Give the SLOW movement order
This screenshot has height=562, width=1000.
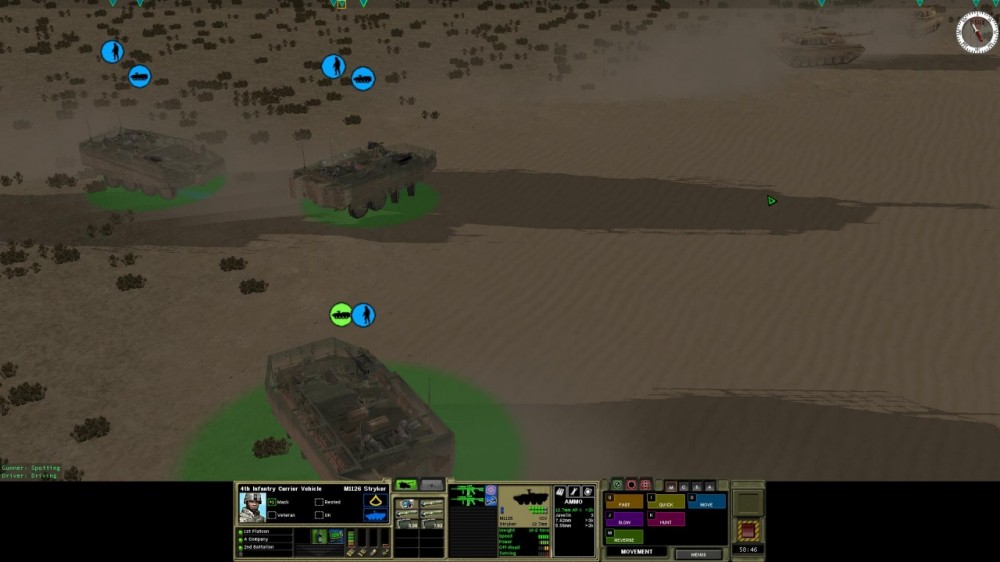pos(624,520)
